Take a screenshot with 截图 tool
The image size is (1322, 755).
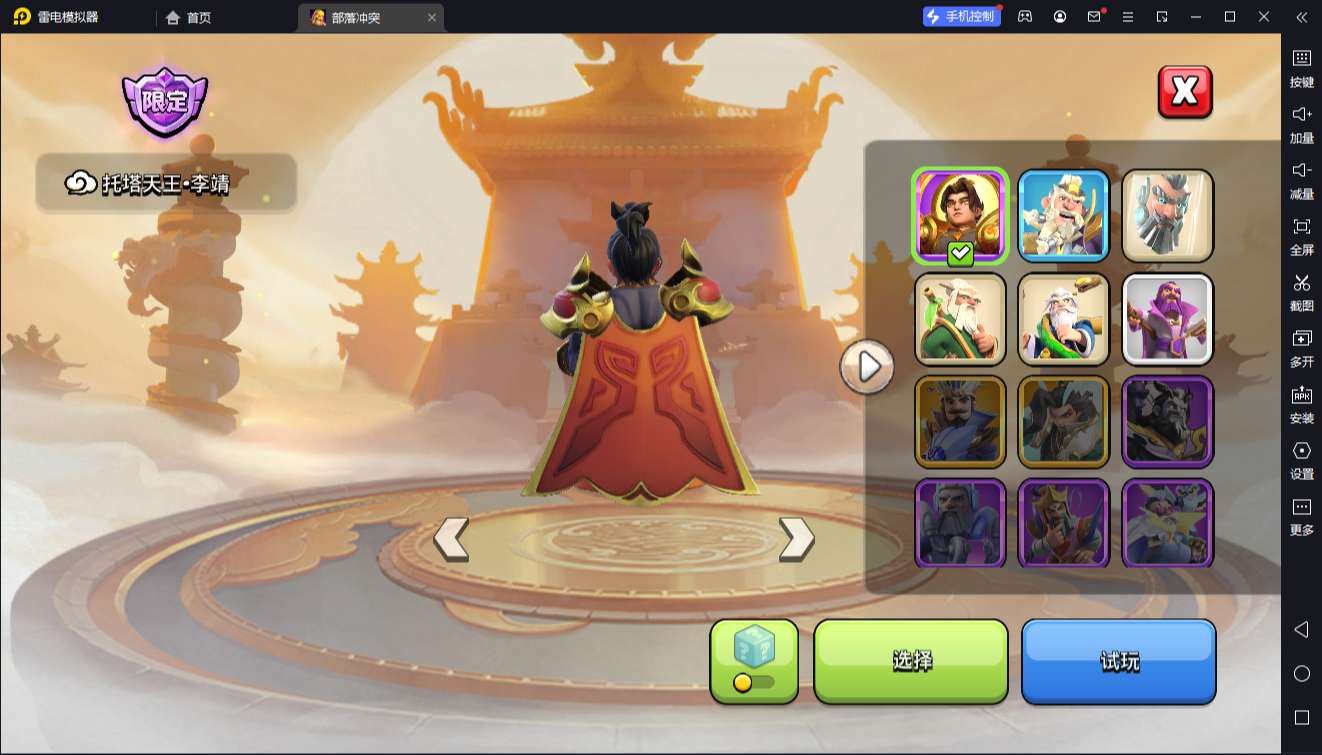(x=1301, y=291)
